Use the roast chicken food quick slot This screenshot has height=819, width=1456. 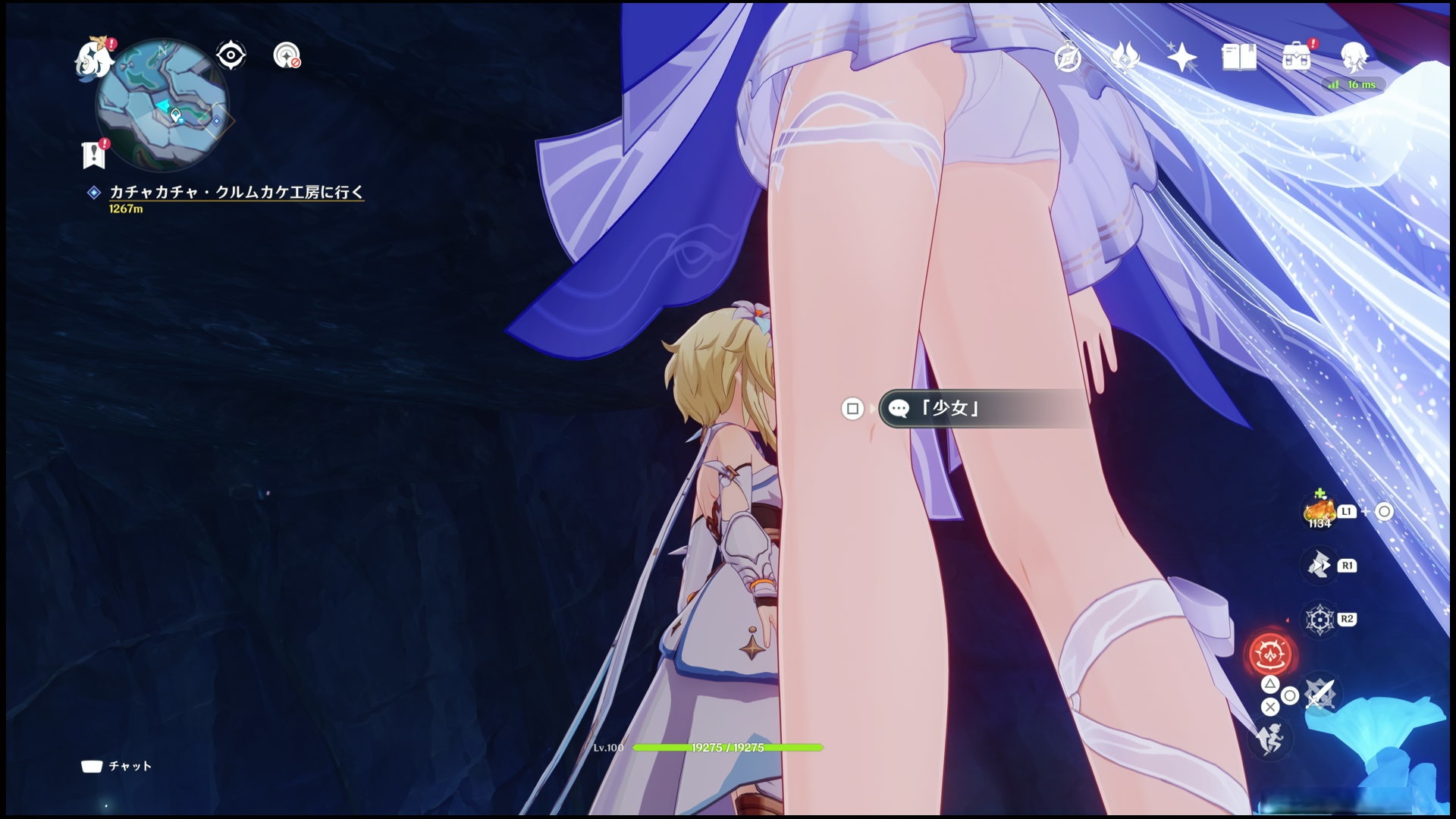tap(1319, 512)
